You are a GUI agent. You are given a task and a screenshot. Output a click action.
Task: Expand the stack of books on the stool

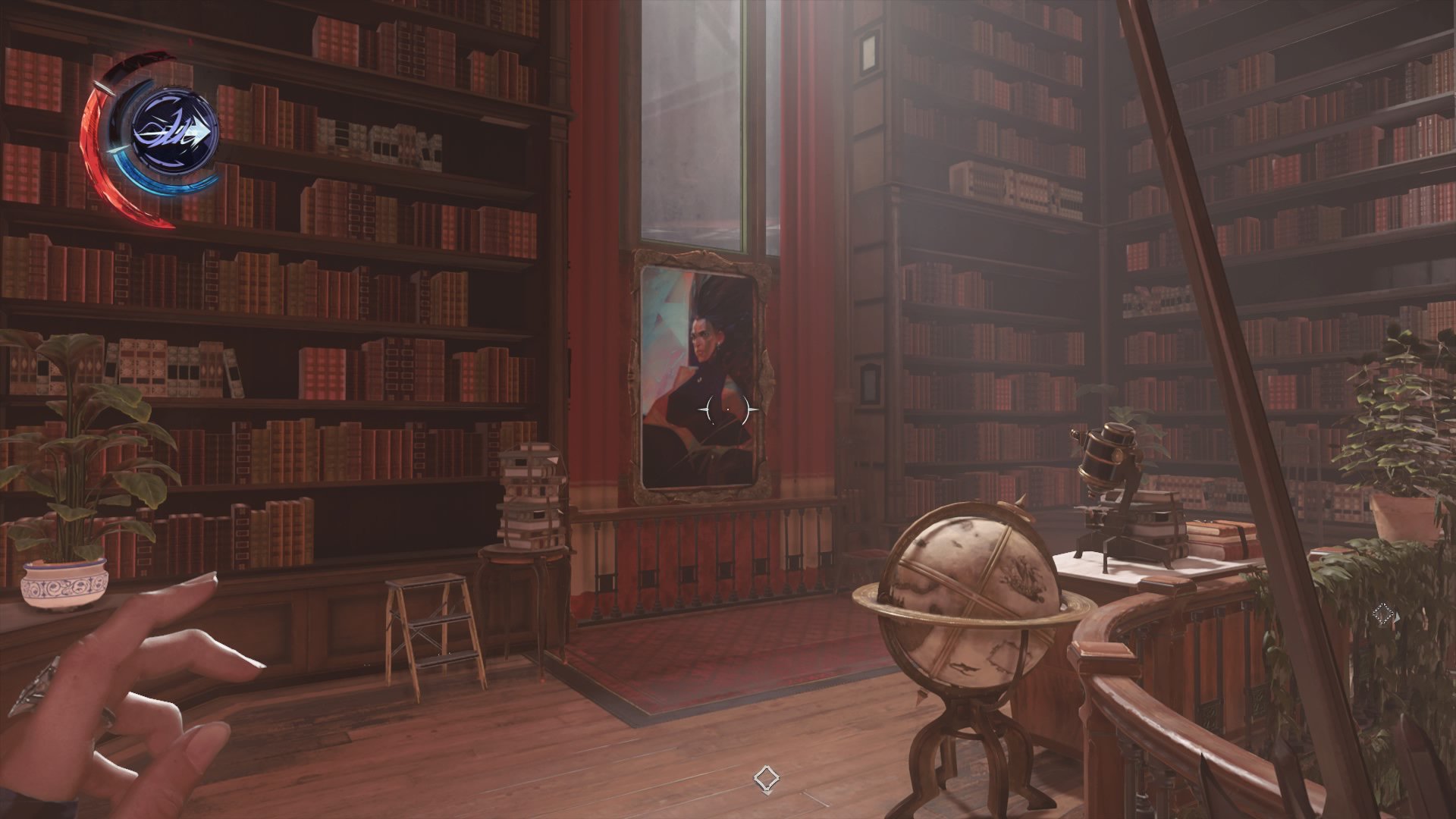coord(531,493)
